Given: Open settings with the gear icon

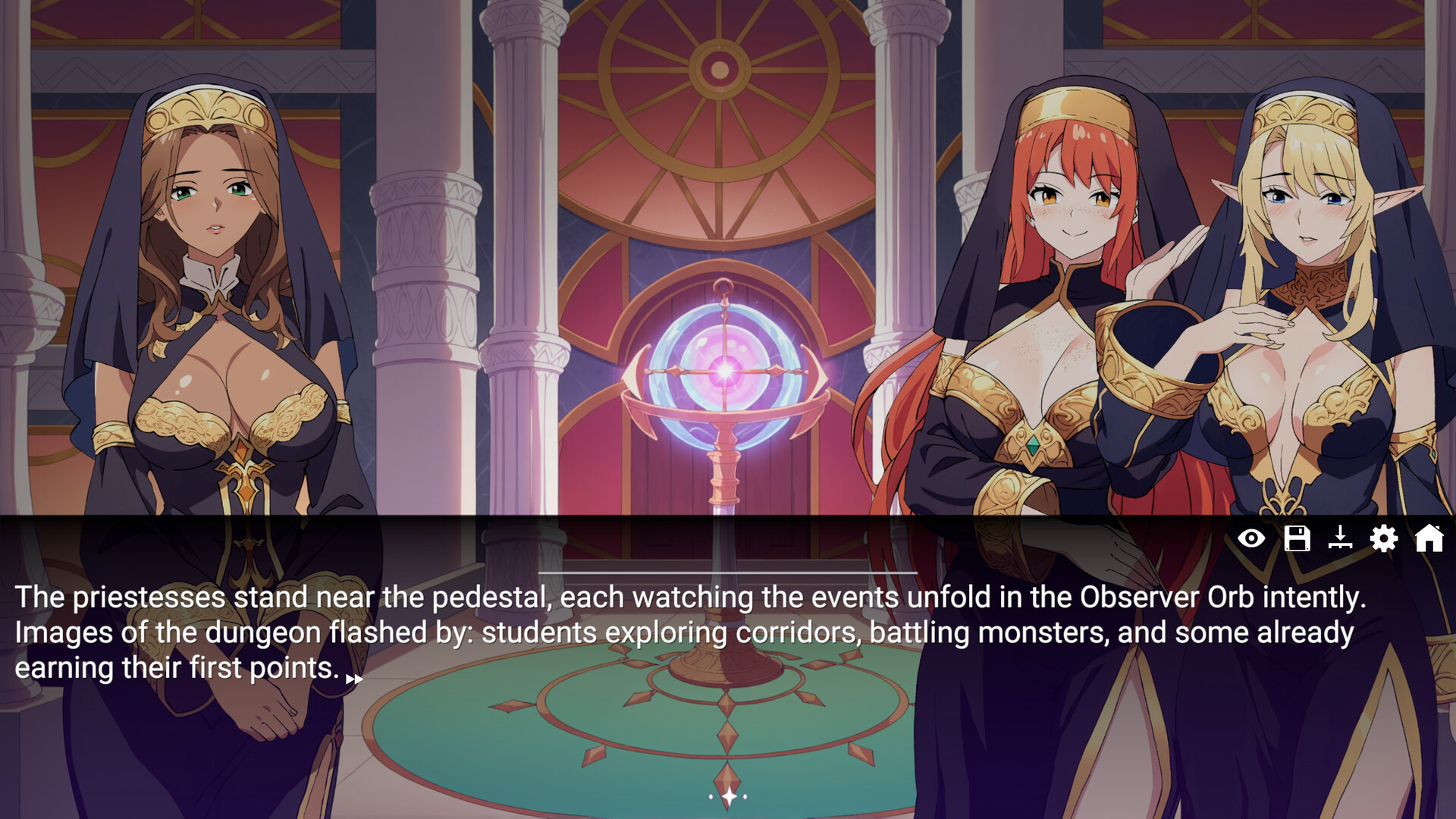Looking at the screenshot, I should (x=1384, y=538).
